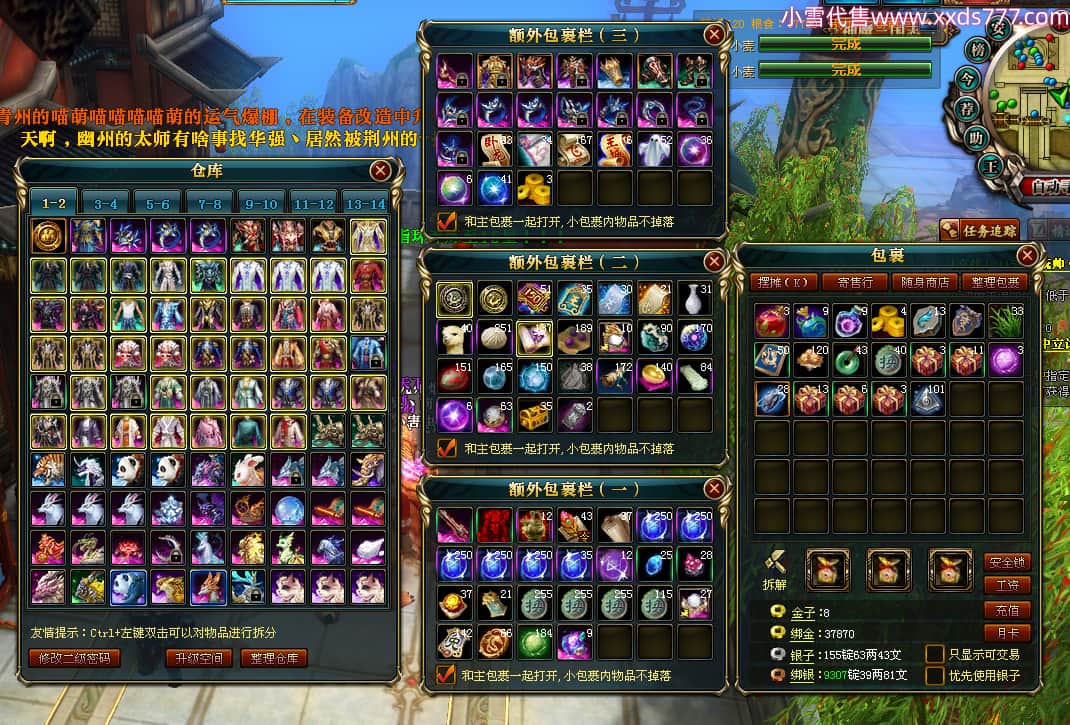Close 额外包裹栏（三） window
The image size is (1070, 725).
(x=714, y=34)
